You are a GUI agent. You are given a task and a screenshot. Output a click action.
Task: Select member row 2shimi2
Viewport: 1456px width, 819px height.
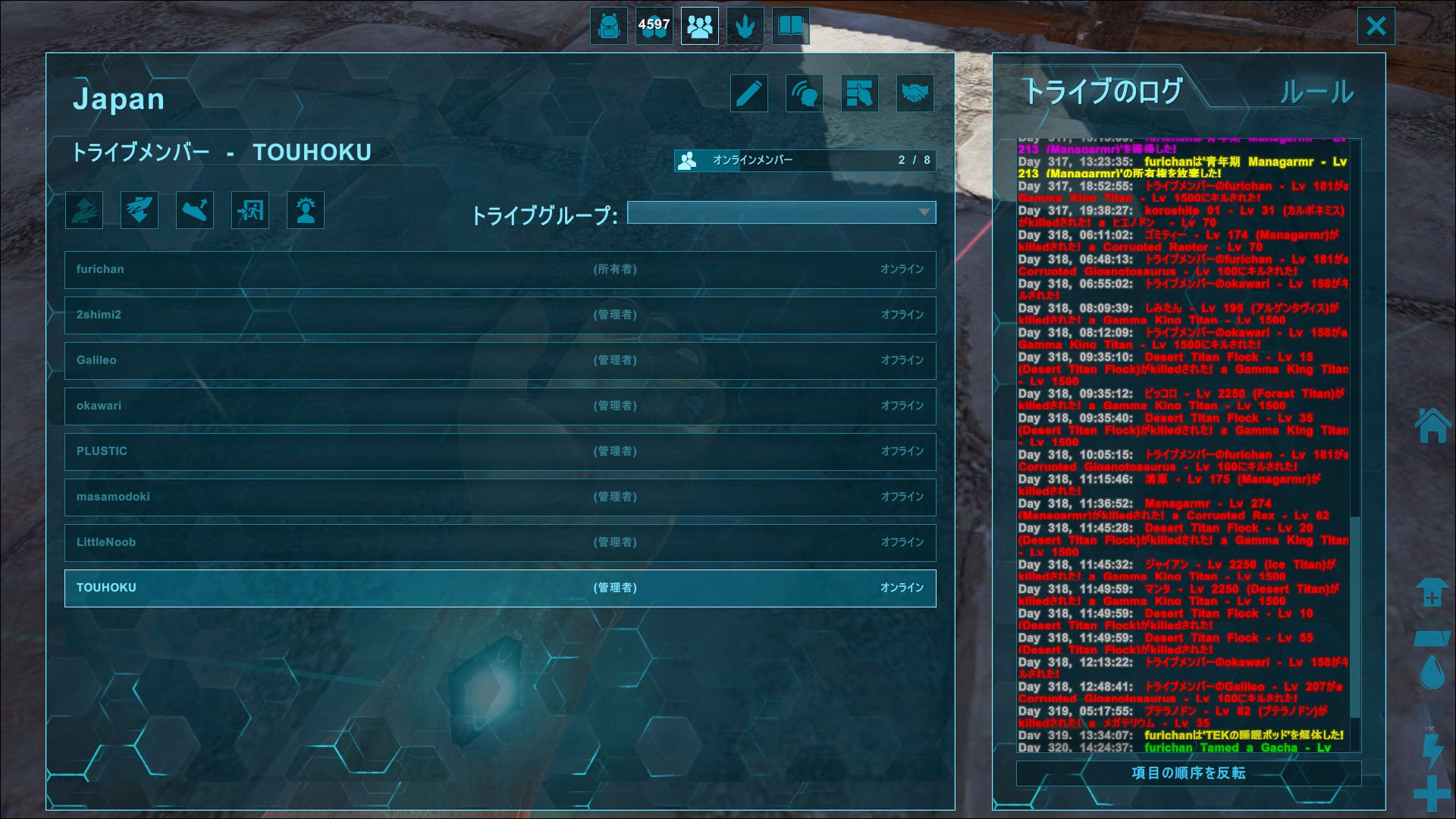coord(500,315)
